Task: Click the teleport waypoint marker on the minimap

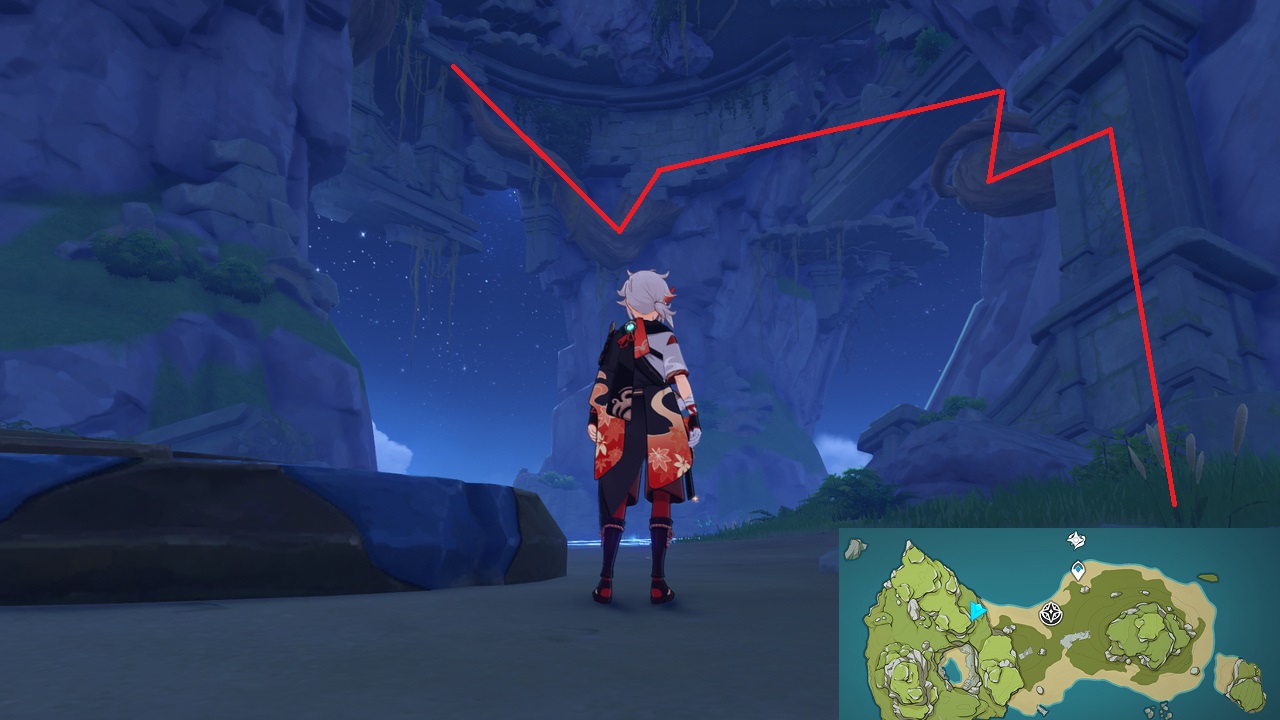Action: (x=1078, y=570)
